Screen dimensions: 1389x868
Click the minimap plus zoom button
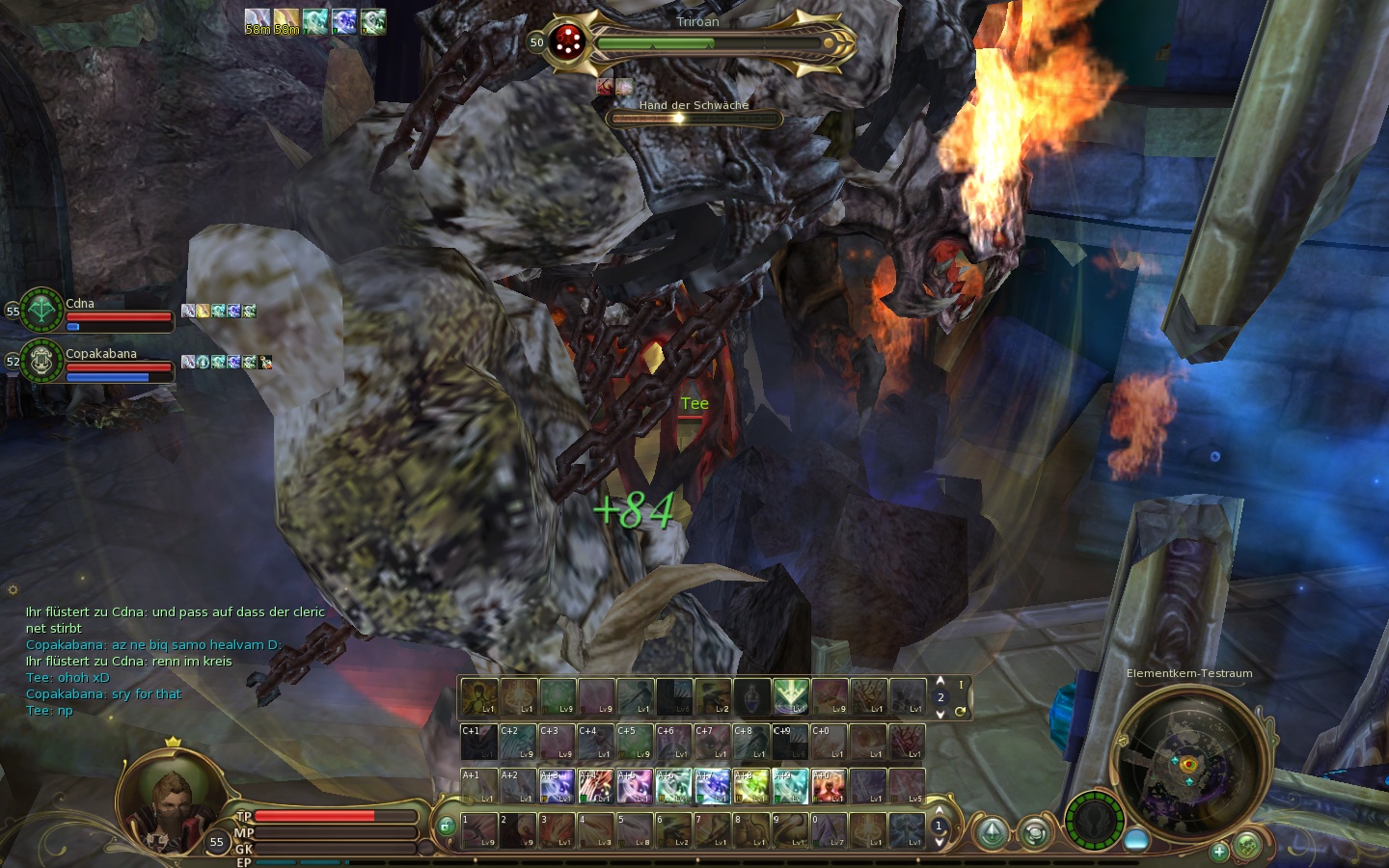pos(1219,851)
